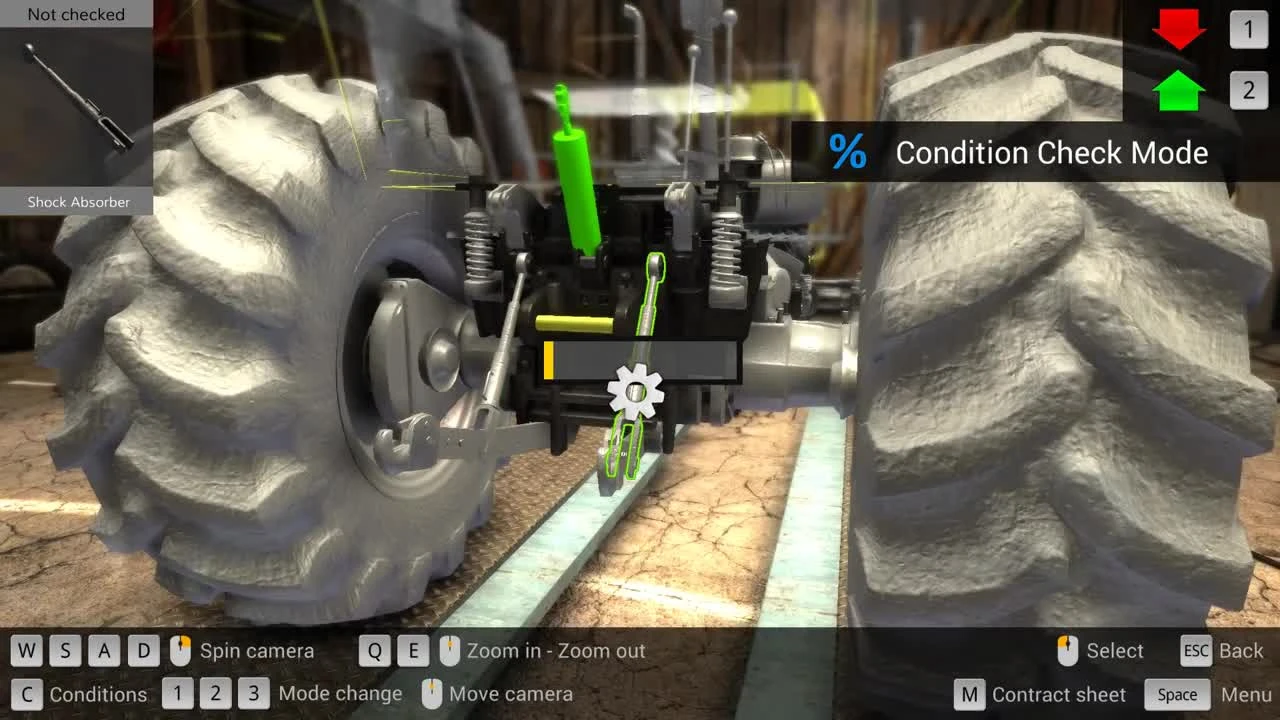
Task: Click the Zoom in - Zoom out mouse icon
Action: click(x=448, y=650)
